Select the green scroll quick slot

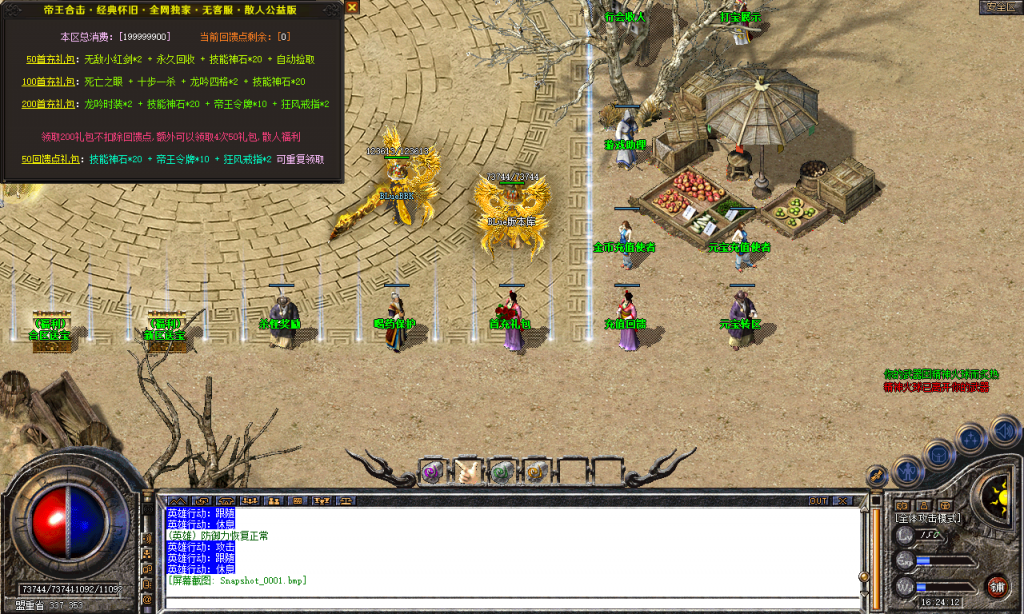[x=502, y=470]
